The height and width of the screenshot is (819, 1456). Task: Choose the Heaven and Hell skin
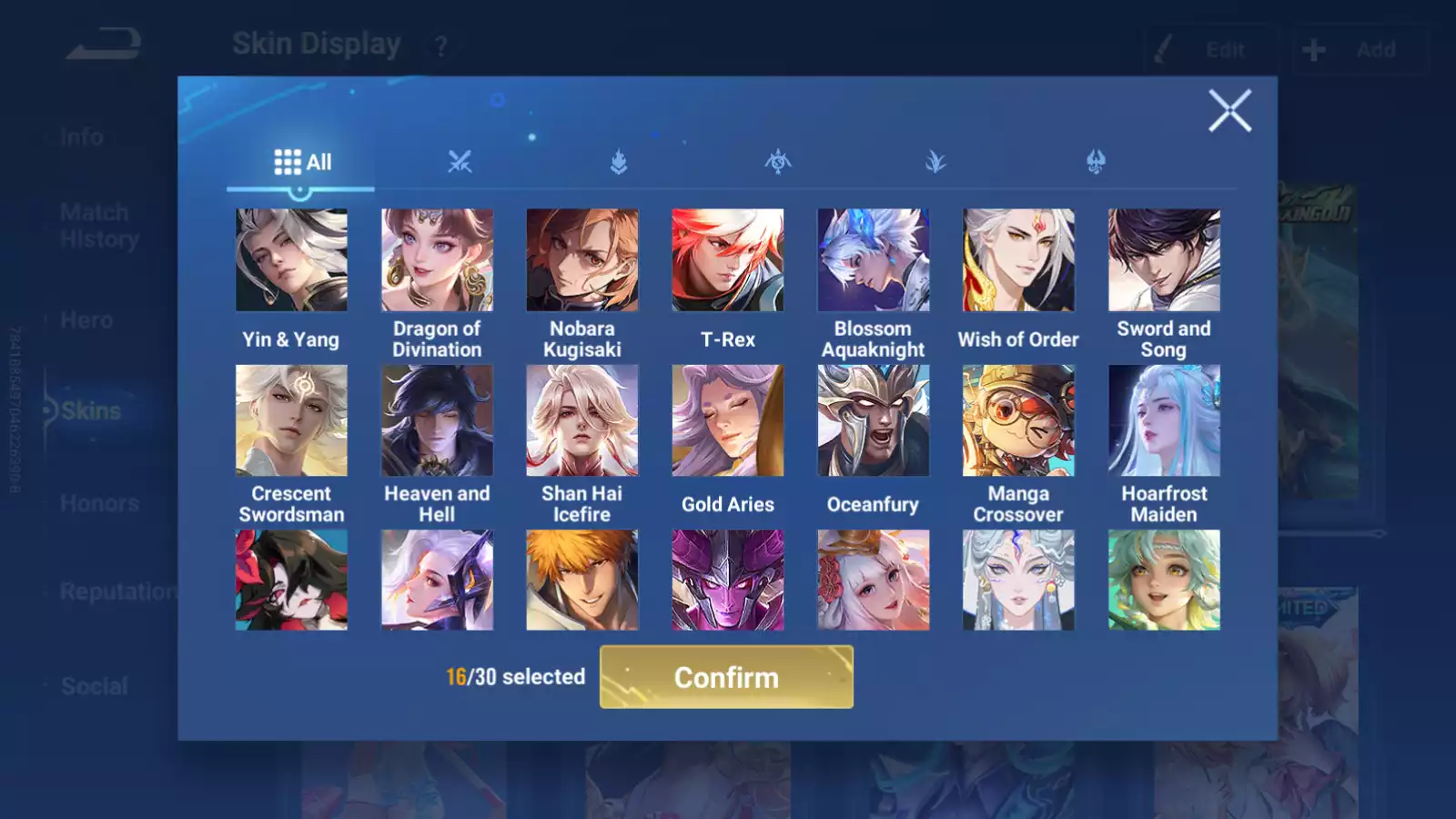[x=437, y=420]
